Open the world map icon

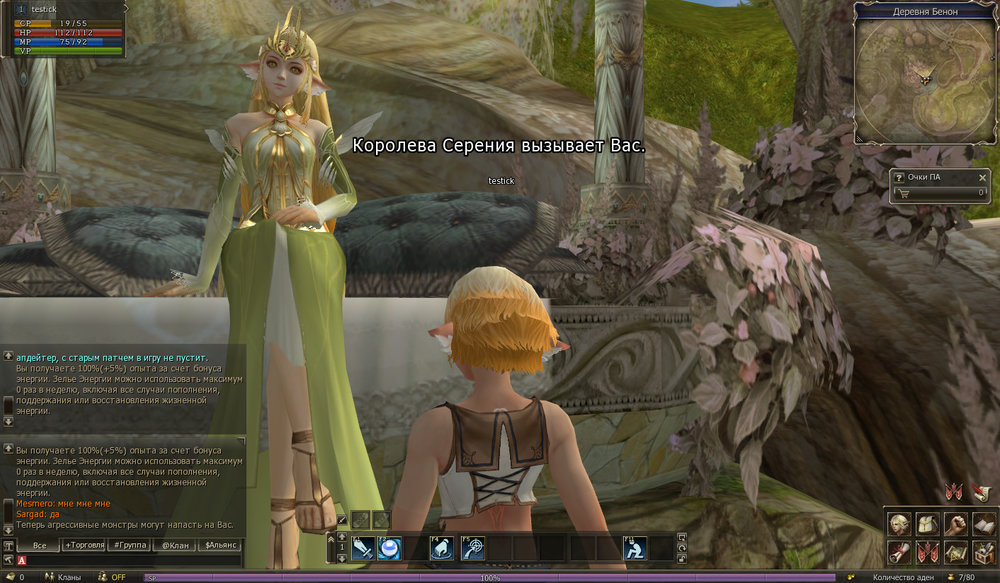(955, 551)
